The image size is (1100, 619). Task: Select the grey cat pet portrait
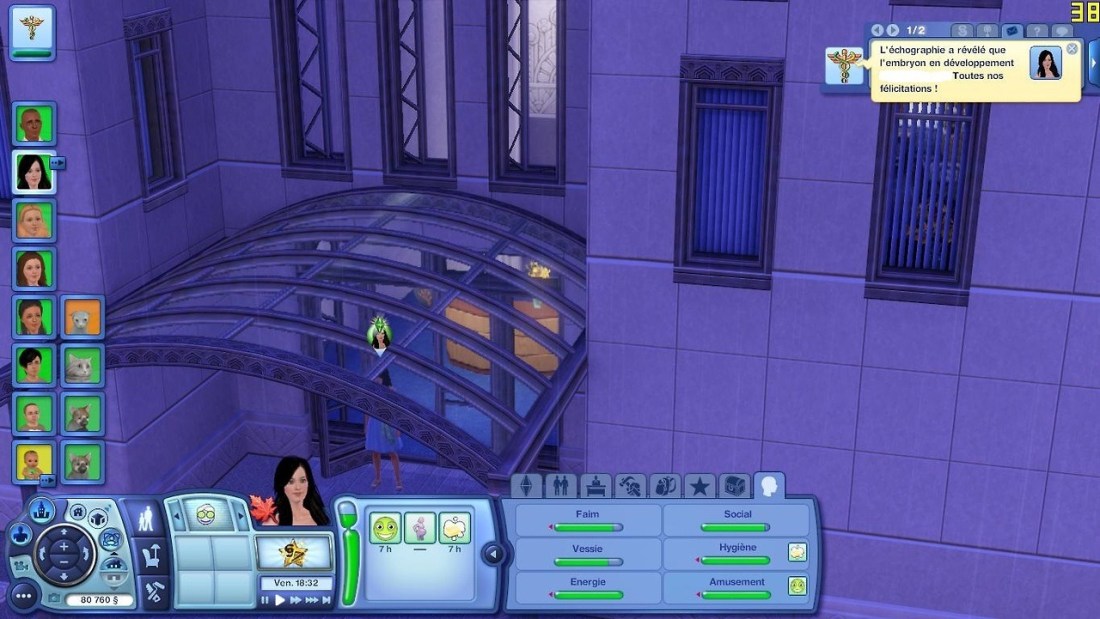point(80,366)
